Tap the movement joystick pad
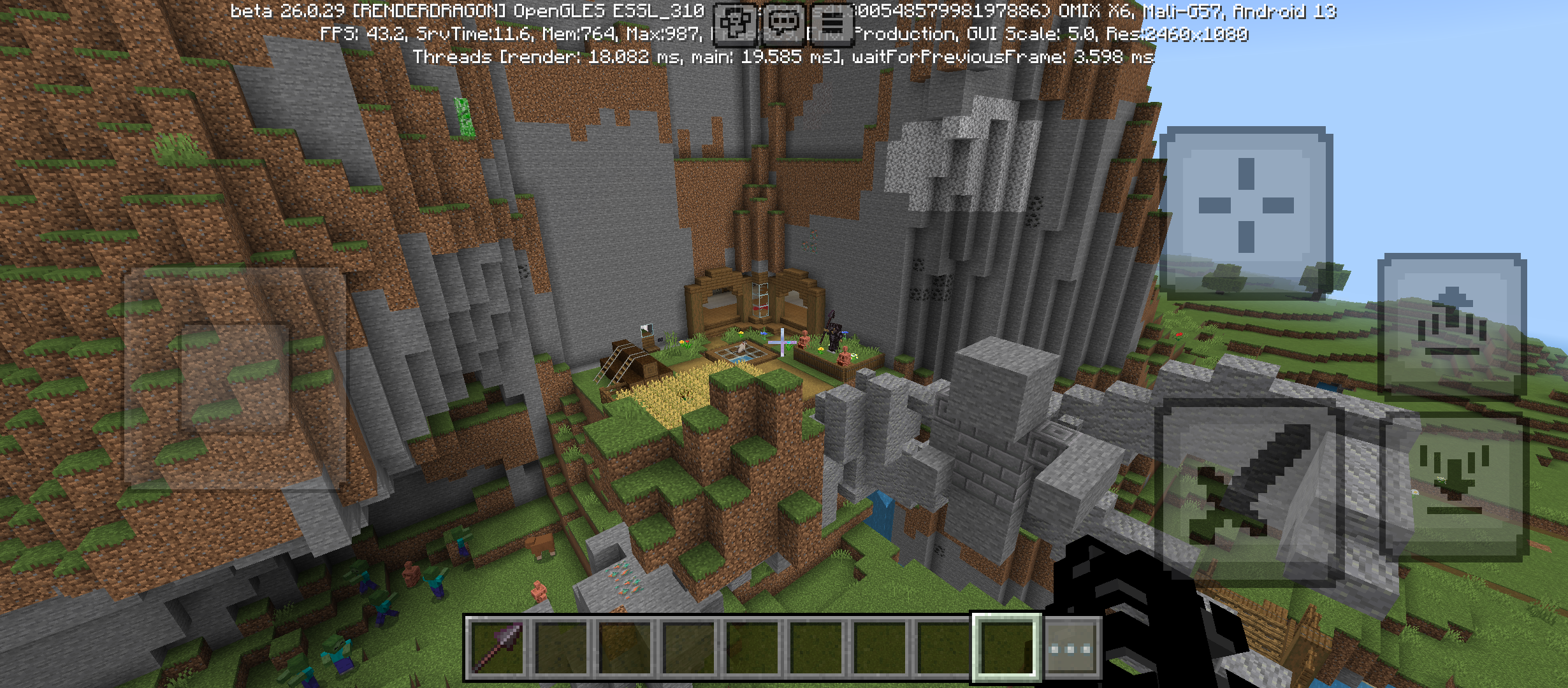 [235, 378]
